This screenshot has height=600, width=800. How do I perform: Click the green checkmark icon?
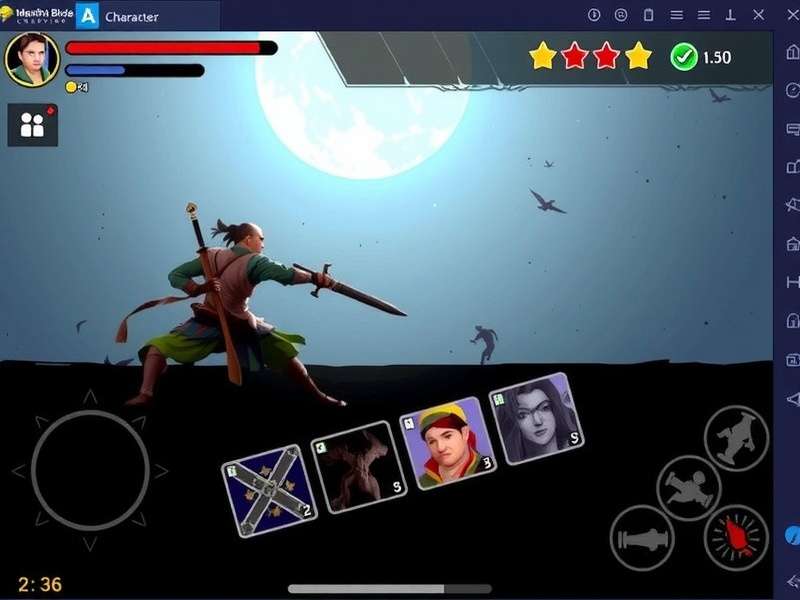tap(684, 57)
